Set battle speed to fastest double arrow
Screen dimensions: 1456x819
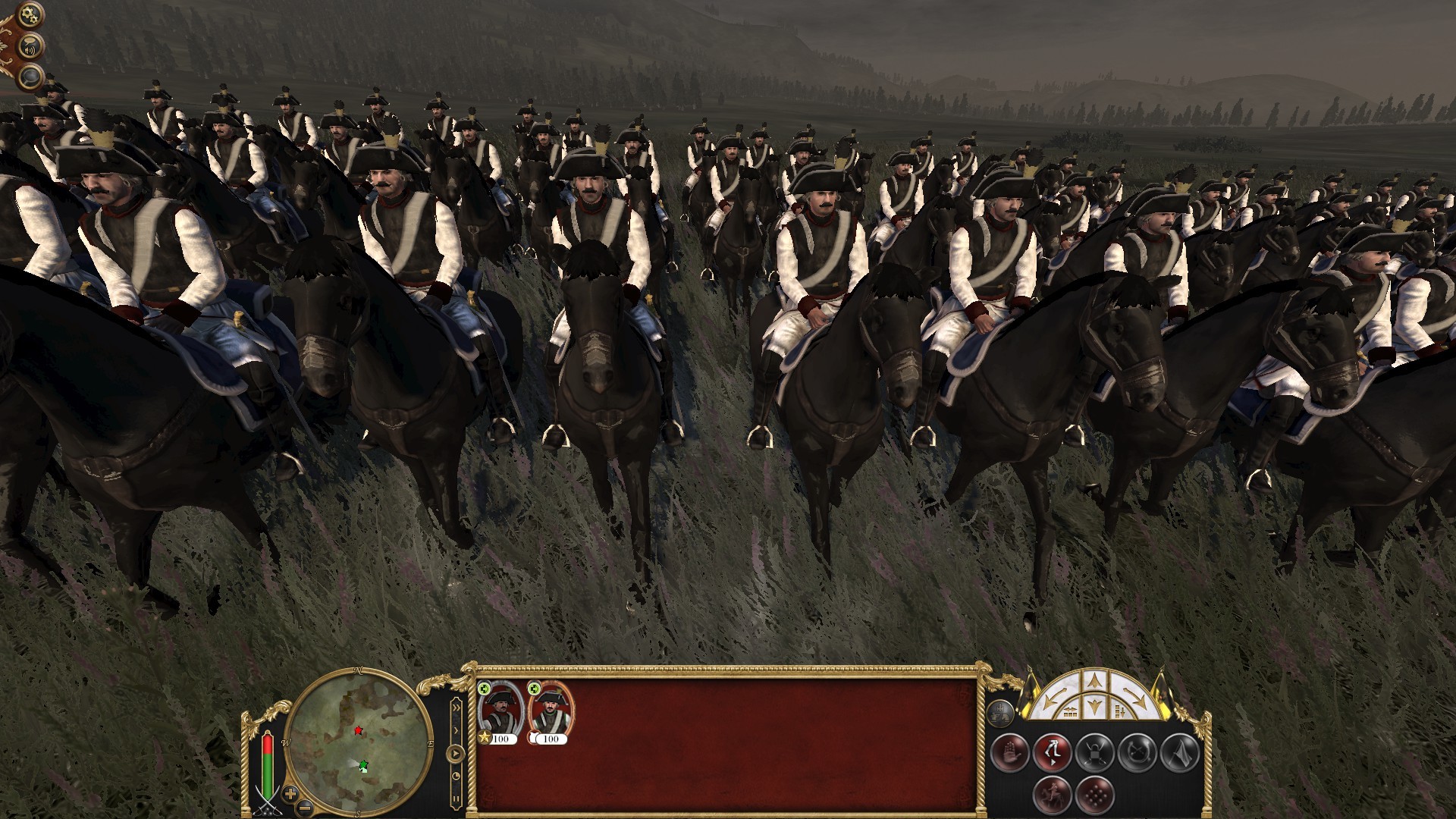tap(456, 708)
